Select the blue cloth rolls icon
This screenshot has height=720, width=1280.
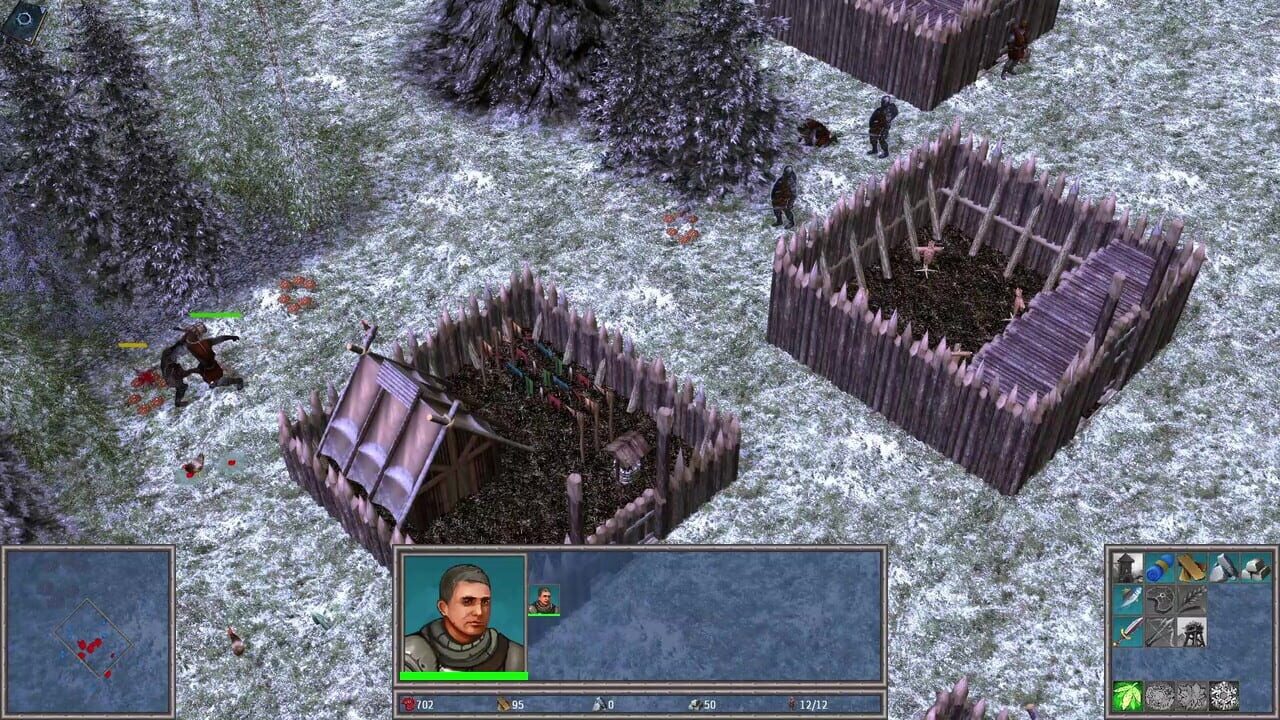pos(1160,568)
